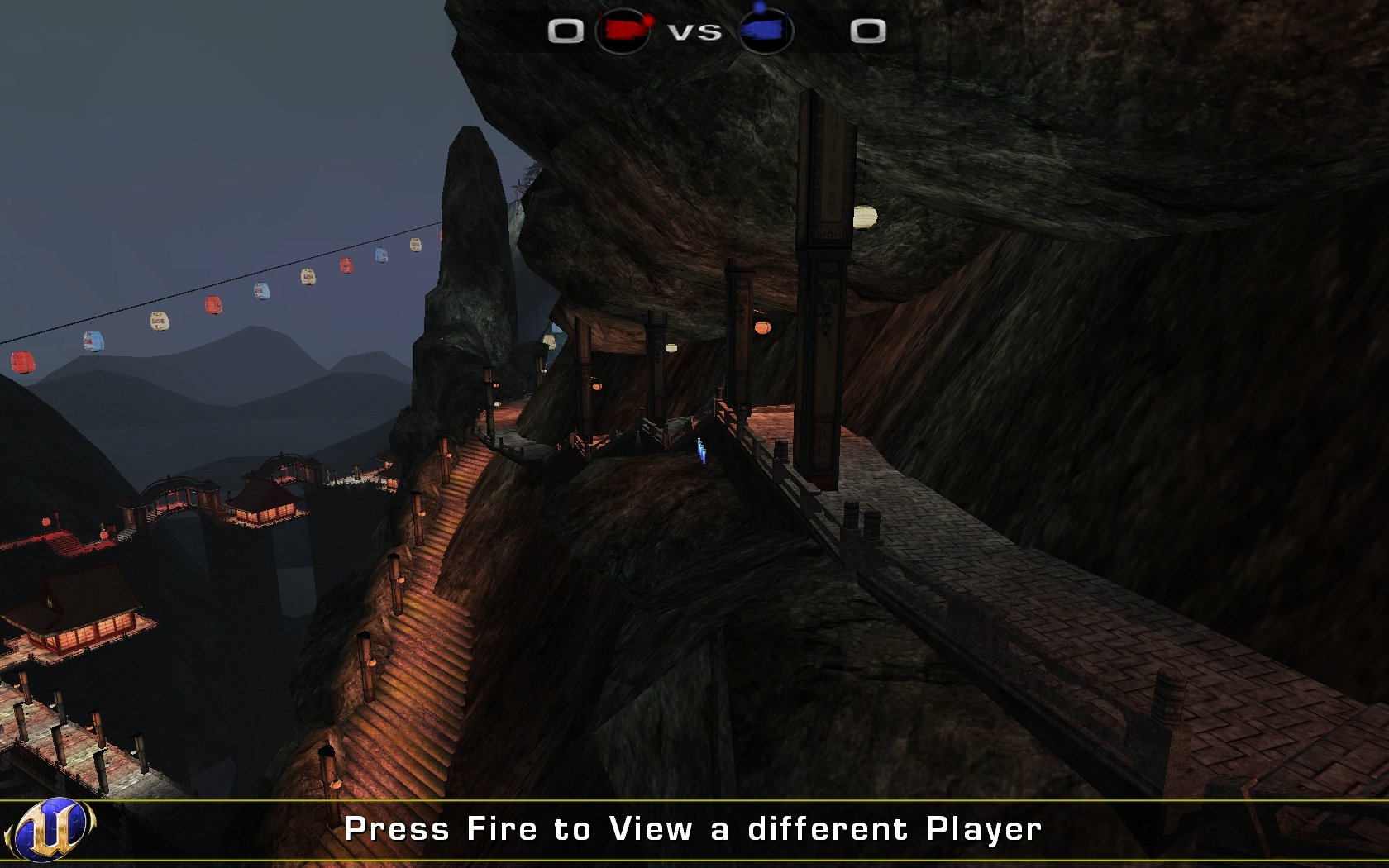This screenshot has width=1389, height=868.
Task: Click the VS label between the team emblems
Action: (697, 33)
